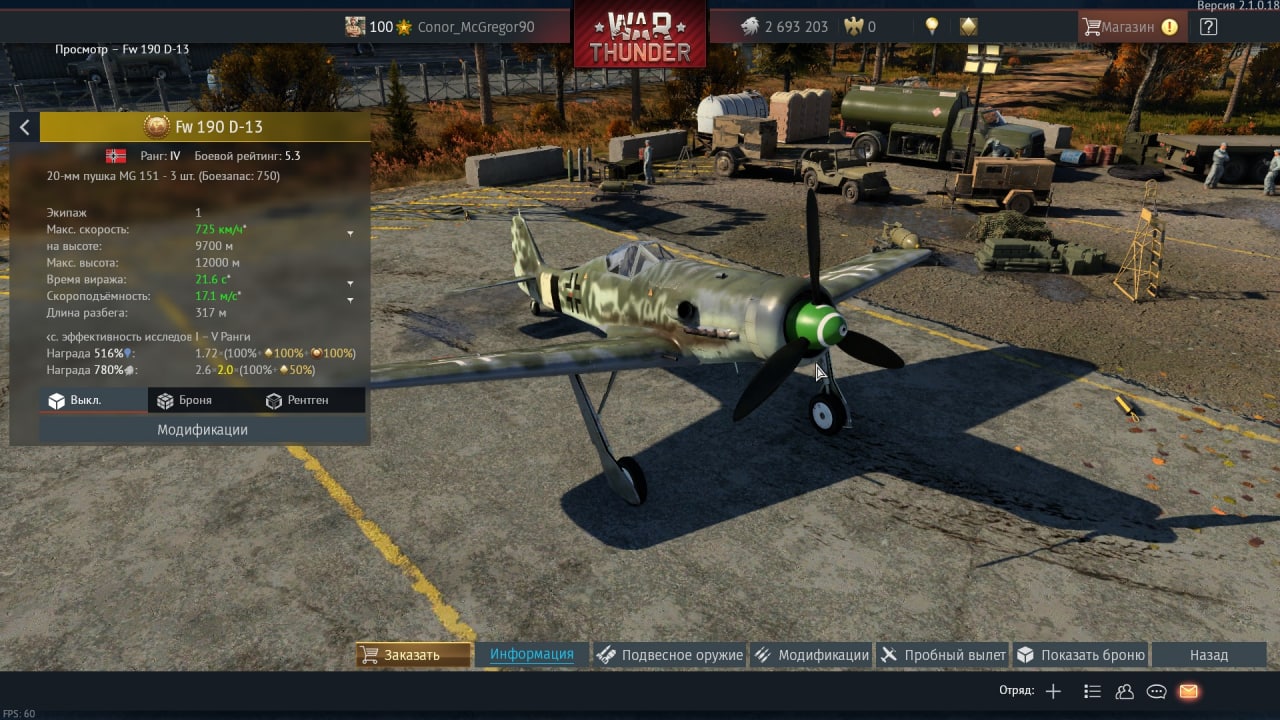1280x720 pixels.
Task: Click the Заказать order button
Action: pos(414,655)
